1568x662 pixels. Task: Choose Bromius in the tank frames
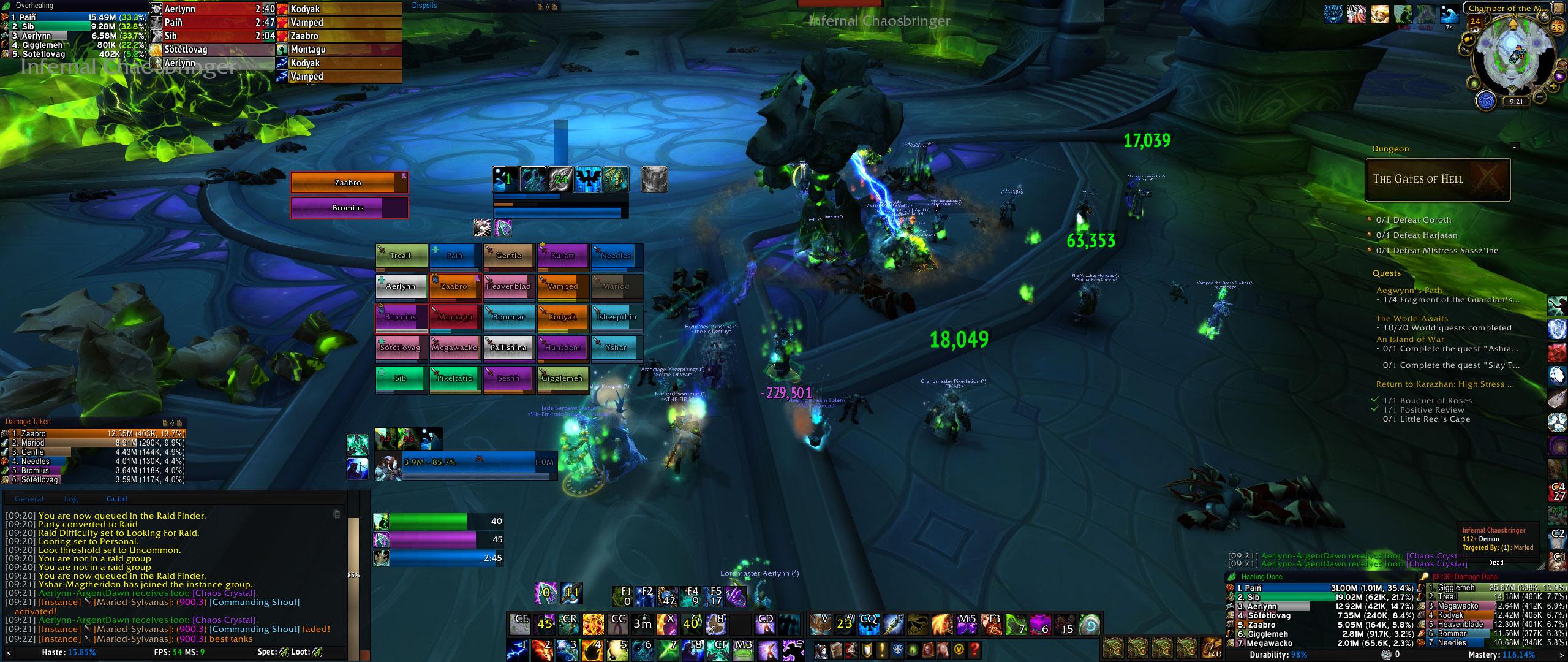tap(348, 208)
